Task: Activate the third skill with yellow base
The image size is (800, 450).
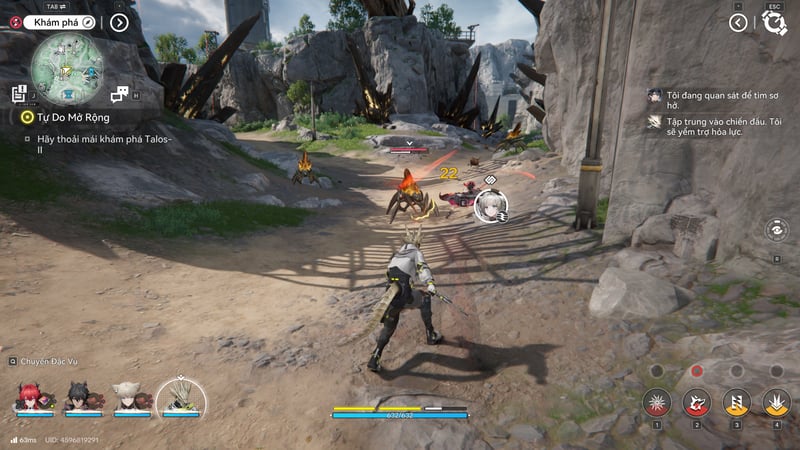Action: click(x=736, y=403)
